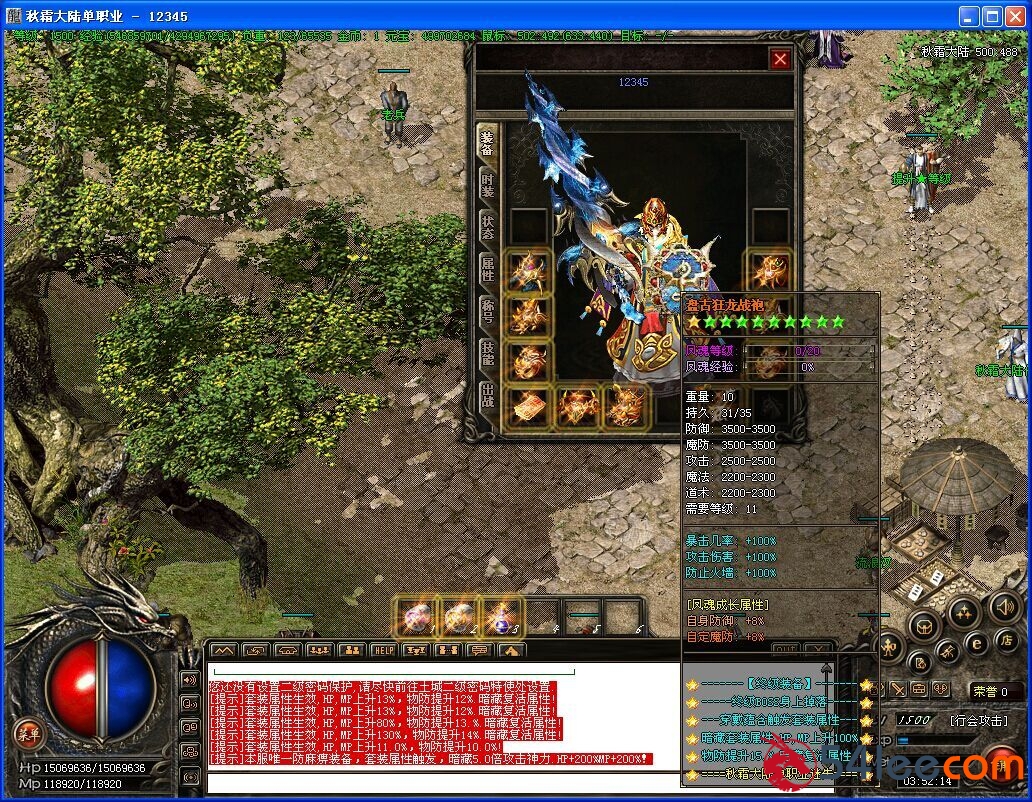Click the chat text input field

(440, 782)
